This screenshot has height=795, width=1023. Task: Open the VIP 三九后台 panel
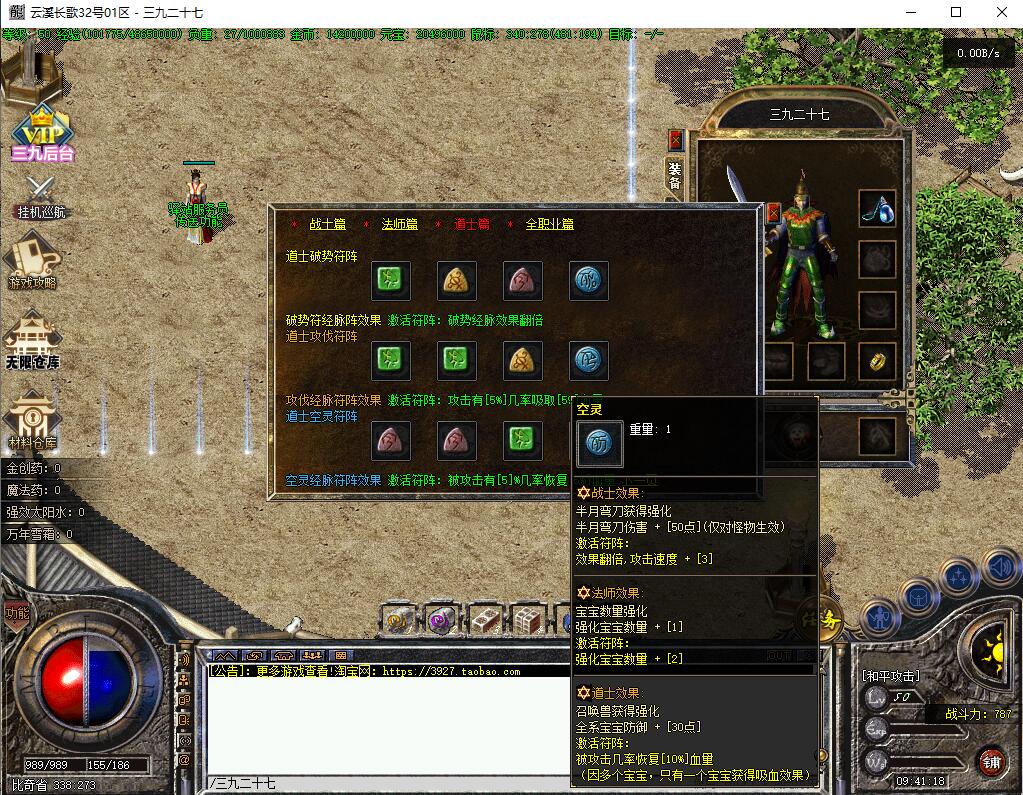43,131
